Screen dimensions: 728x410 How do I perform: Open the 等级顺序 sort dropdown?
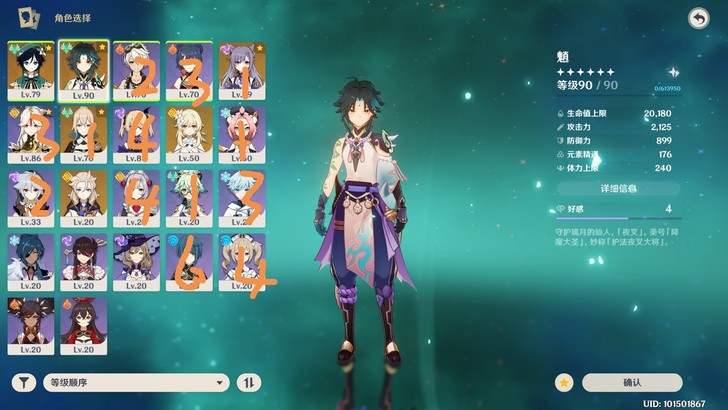click(135, 382)
